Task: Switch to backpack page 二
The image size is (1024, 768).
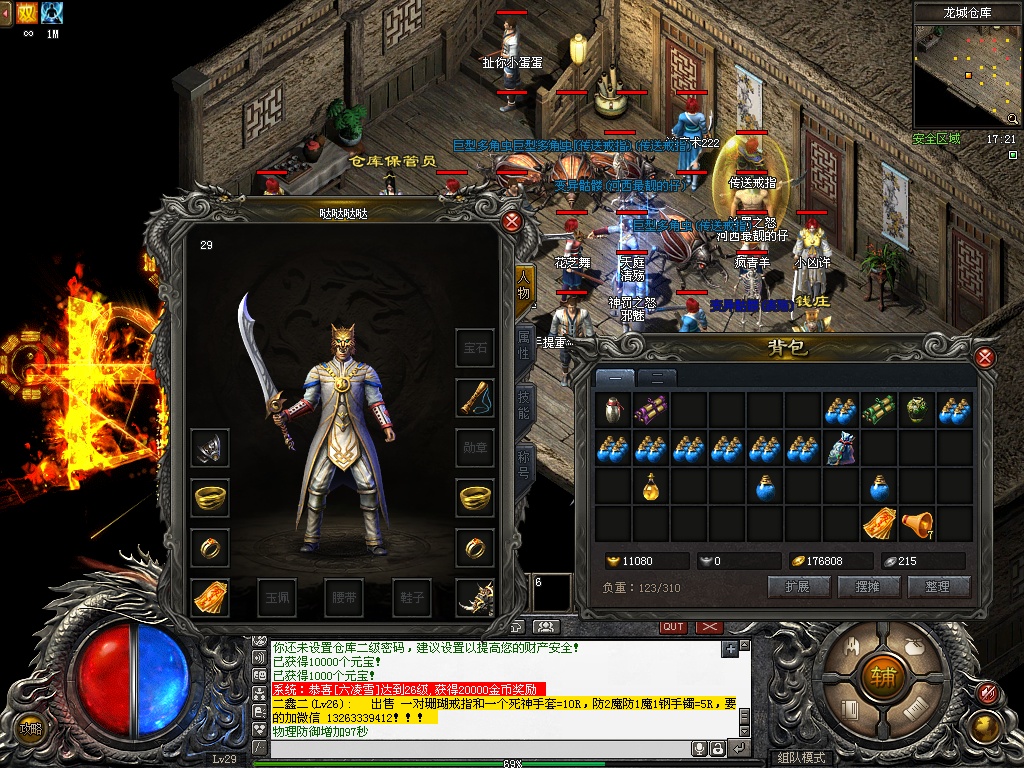Action: (x=656, y=378)
